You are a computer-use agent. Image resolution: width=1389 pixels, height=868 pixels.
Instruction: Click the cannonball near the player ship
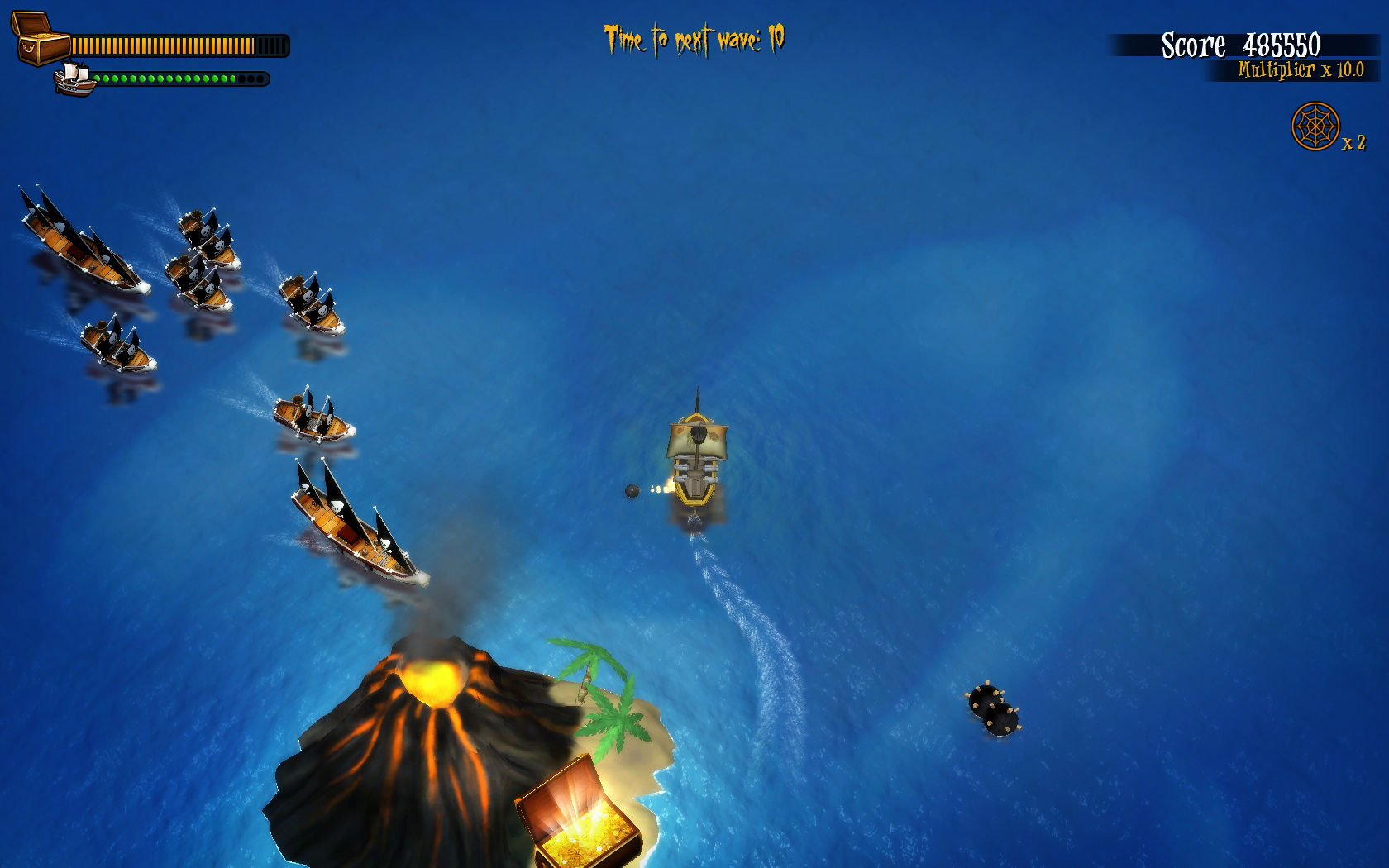(633, 491)
